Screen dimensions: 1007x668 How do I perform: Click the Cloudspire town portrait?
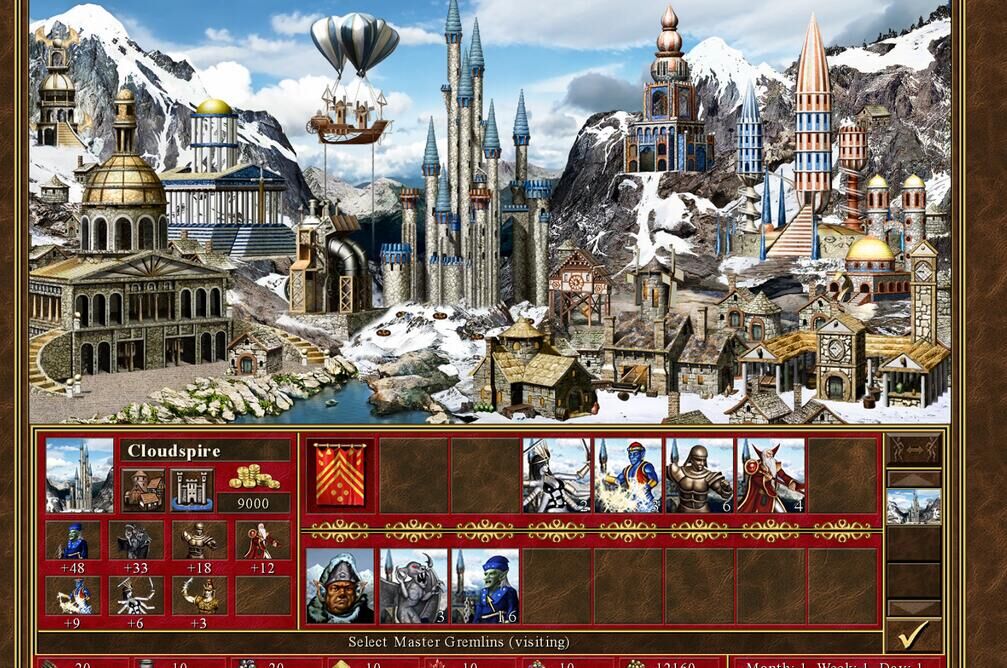point(80,476)
